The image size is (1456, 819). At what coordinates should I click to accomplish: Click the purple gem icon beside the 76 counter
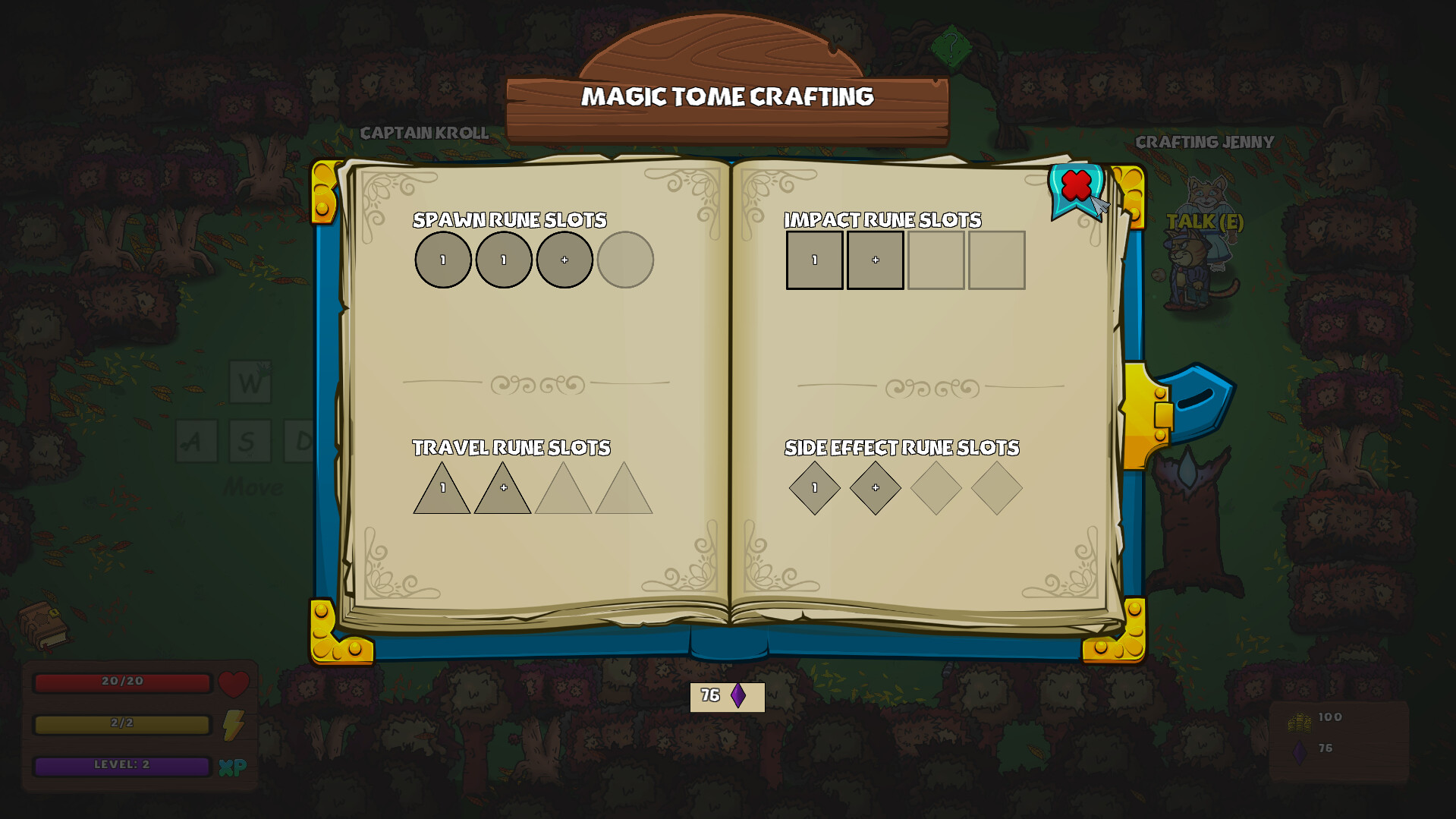(x=737, y=695)
